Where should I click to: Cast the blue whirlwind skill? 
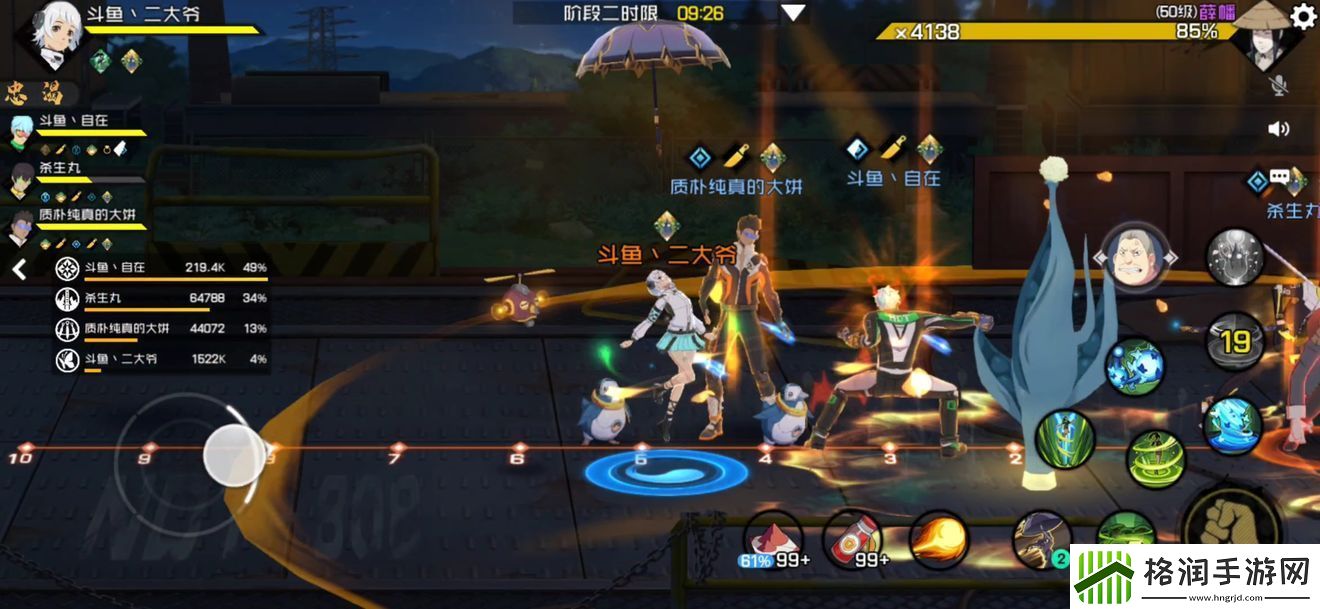click(1234, 424)
